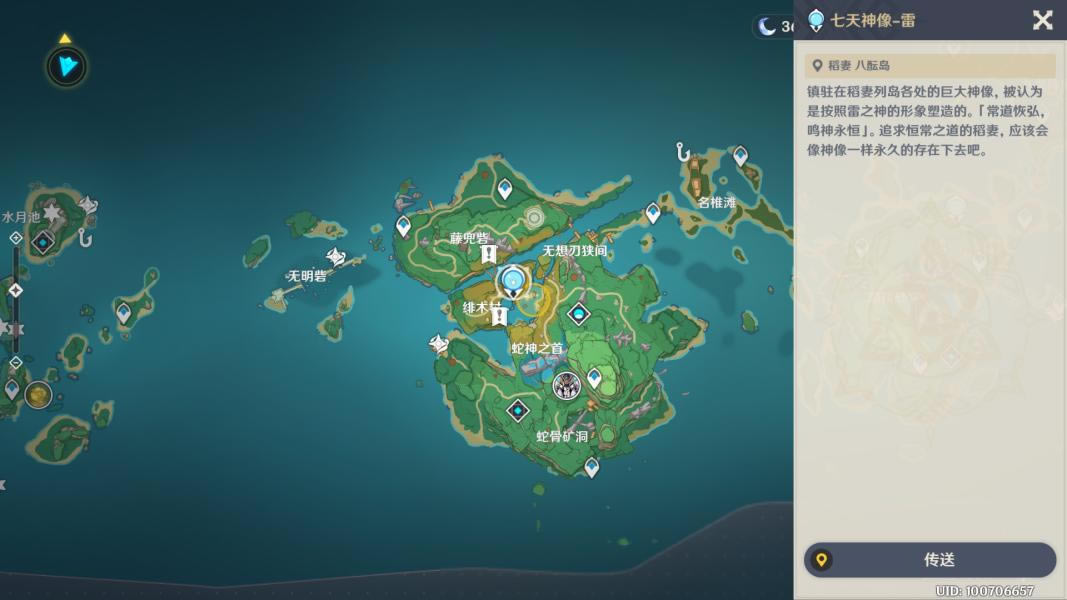The width and height of the screenshot is (1067, 600).
Task: Close the 七天神像-雷 info panel
Action: click(1042, 20)
